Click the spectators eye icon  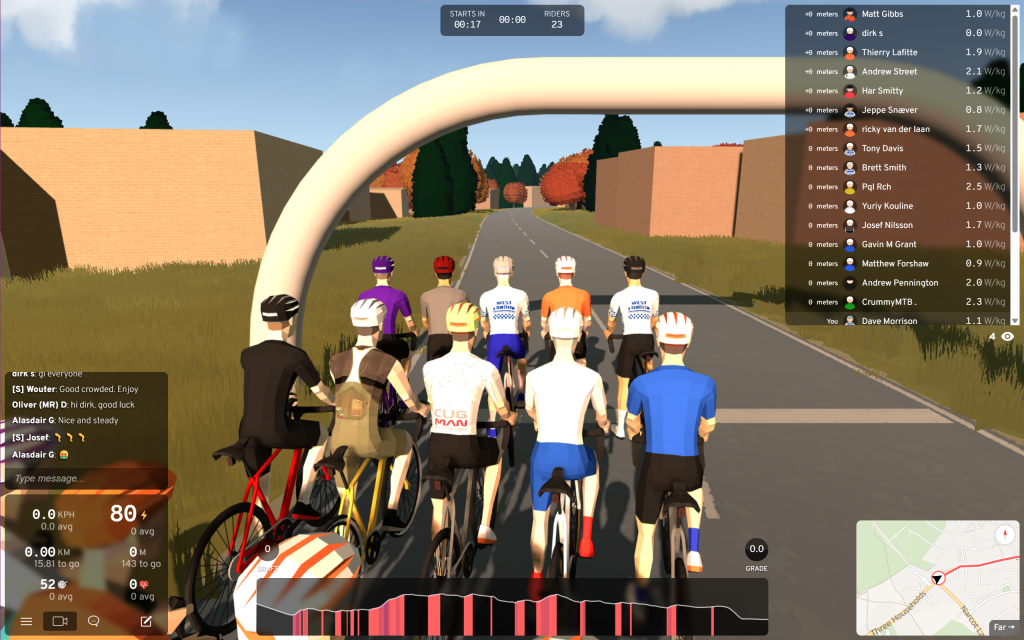(x=1007, y=337)
